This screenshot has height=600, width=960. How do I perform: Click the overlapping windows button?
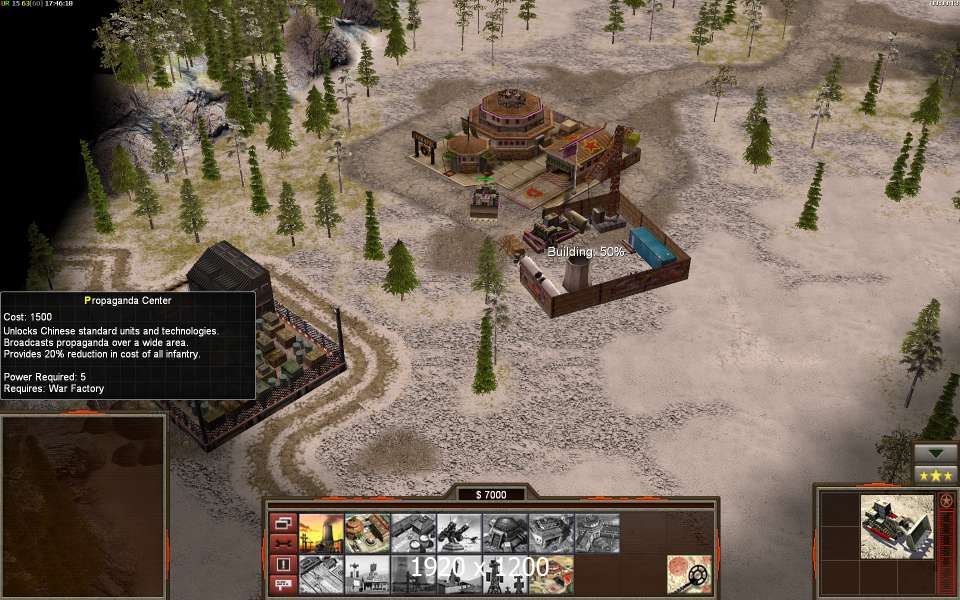click(282, 523)
